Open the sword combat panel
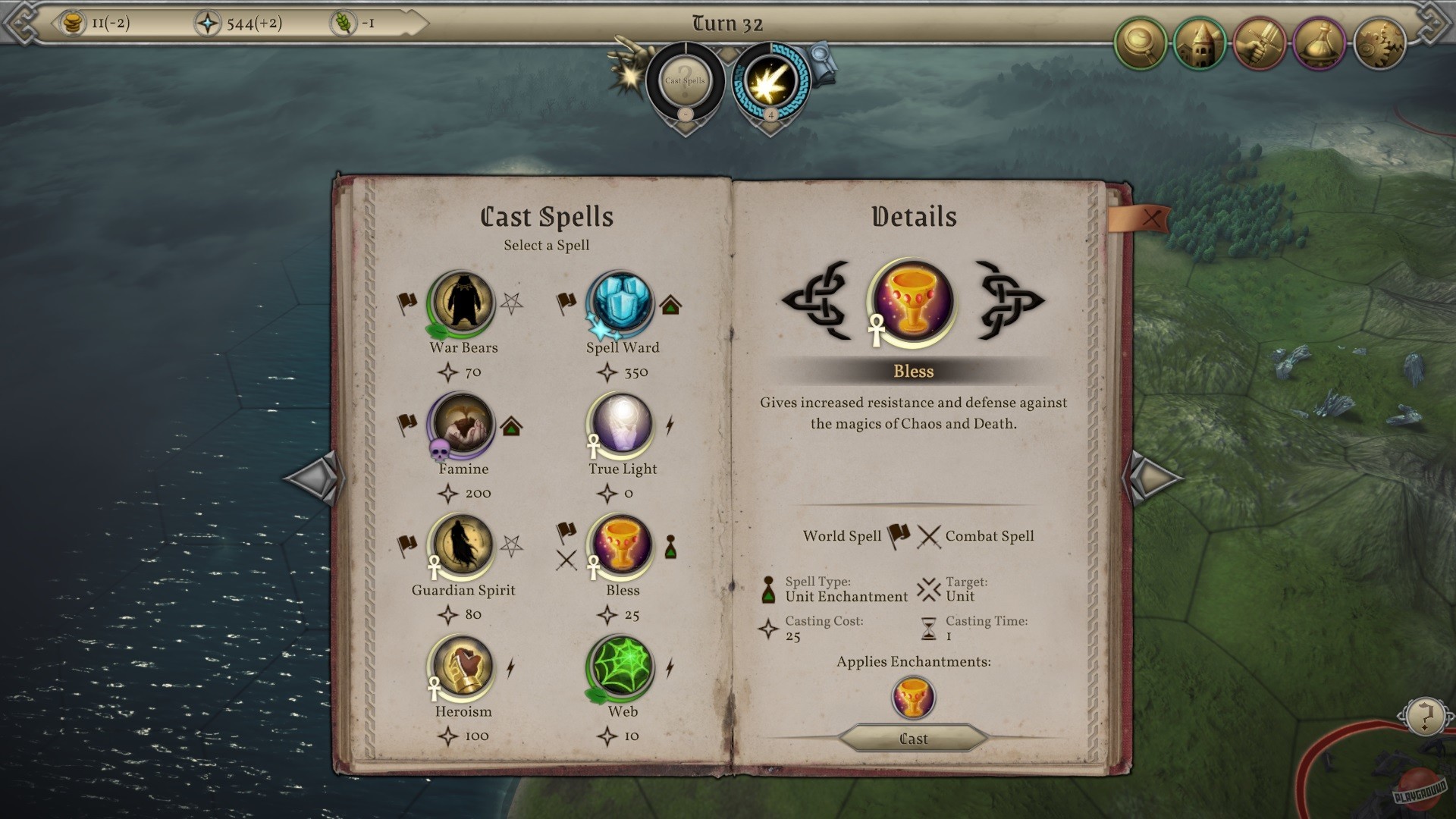Viewport: 1456px width, 819px height. tap(1259, 43)
